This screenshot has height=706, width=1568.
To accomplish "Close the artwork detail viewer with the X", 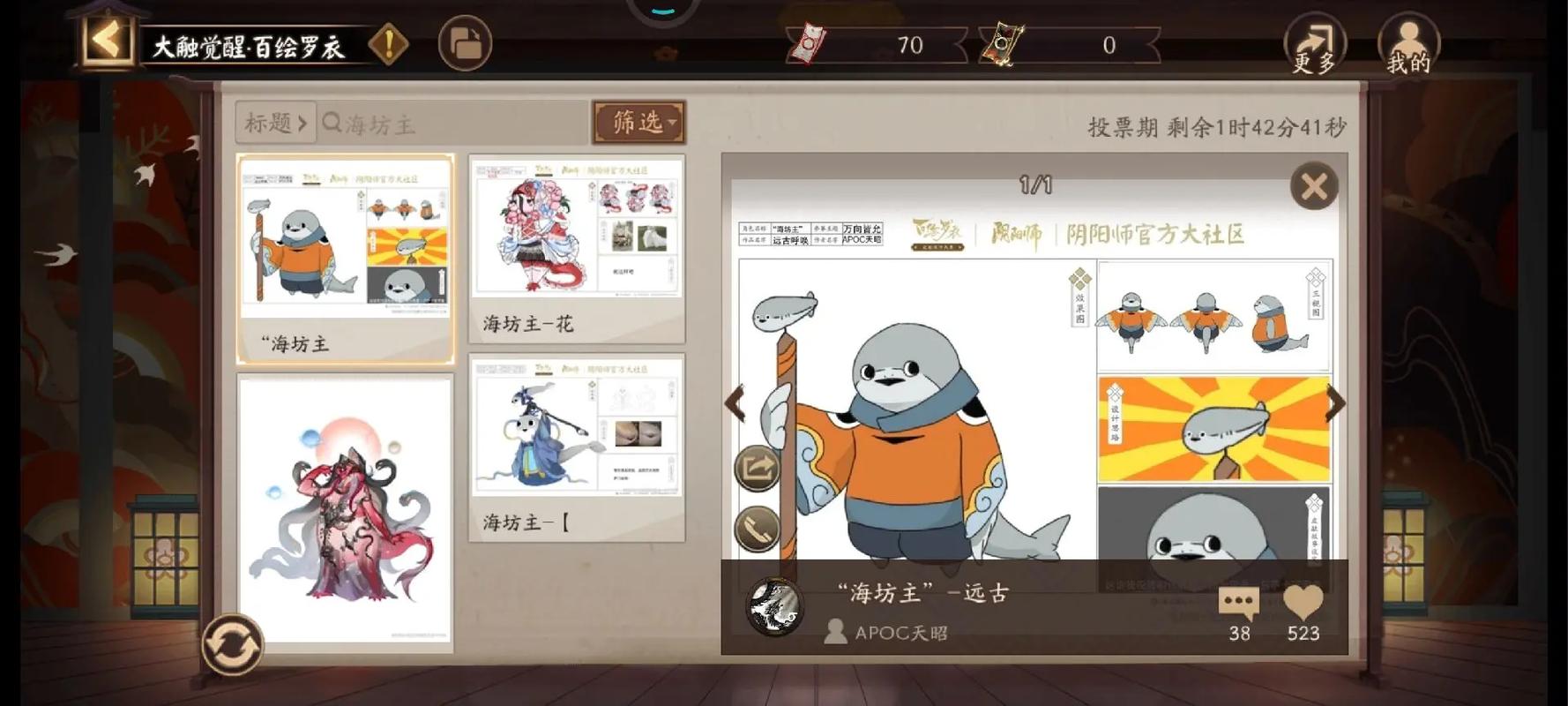I will click(1313, 187).
